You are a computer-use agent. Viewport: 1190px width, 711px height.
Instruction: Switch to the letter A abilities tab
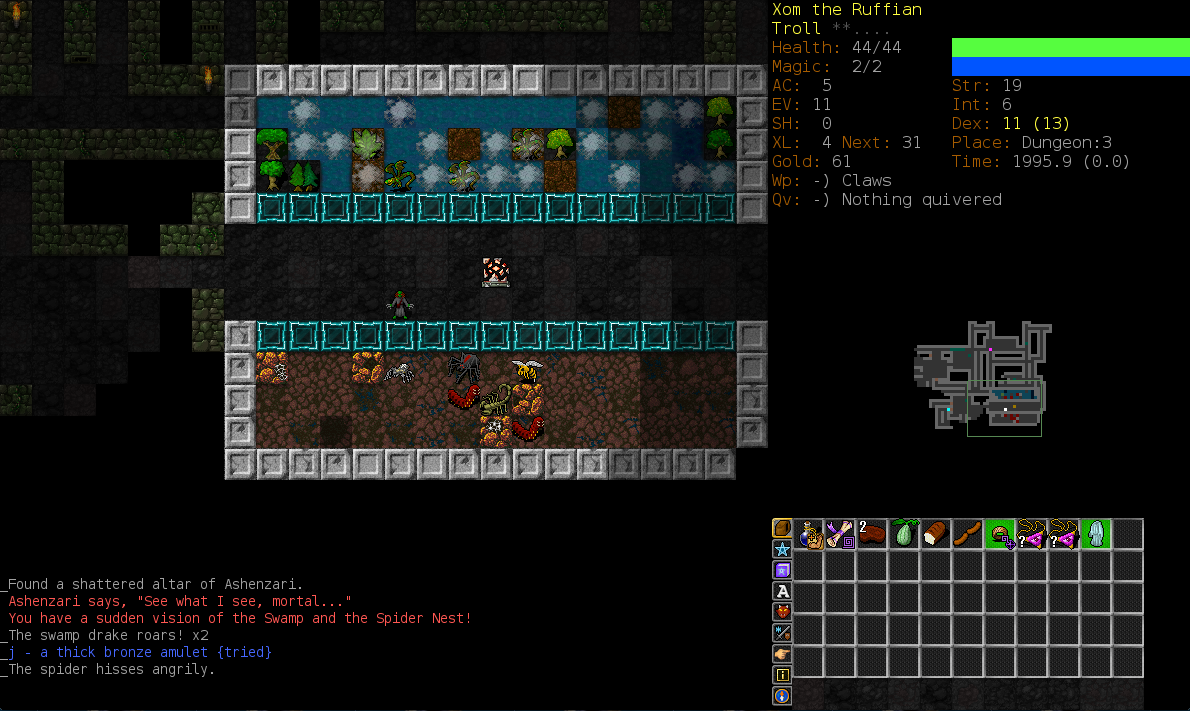782,591
